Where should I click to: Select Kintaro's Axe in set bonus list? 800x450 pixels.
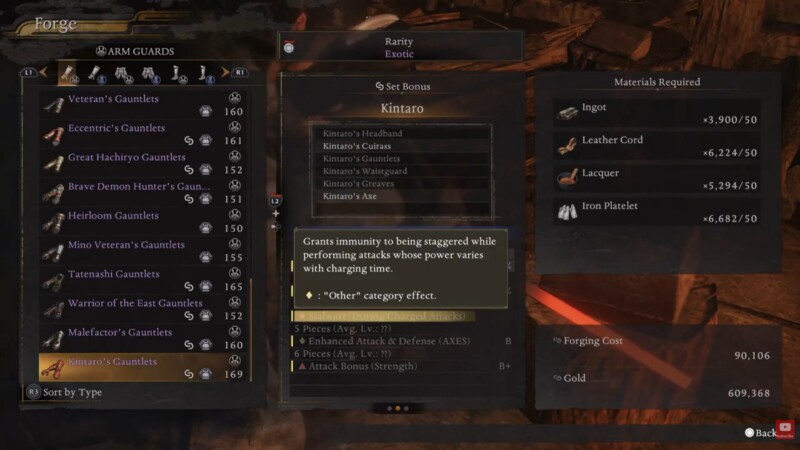click(350, 196)
